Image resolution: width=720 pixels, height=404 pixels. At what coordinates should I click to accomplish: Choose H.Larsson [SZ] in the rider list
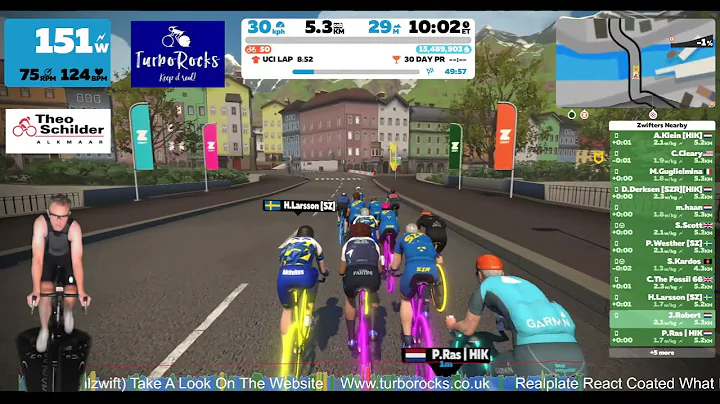(x=662, y=301)
